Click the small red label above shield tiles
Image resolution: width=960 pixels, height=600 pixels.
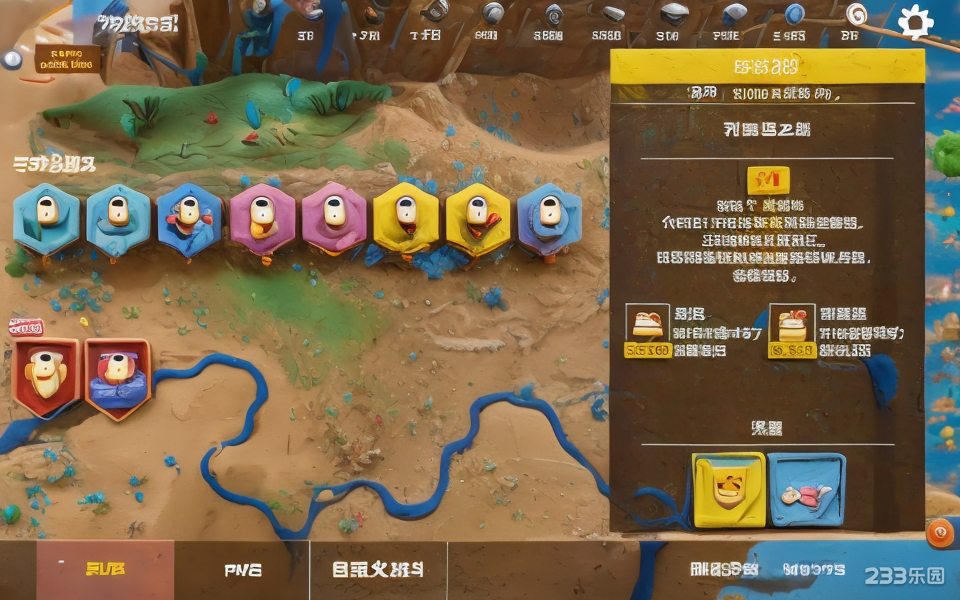pyautogui.click(x=26, y=326)
